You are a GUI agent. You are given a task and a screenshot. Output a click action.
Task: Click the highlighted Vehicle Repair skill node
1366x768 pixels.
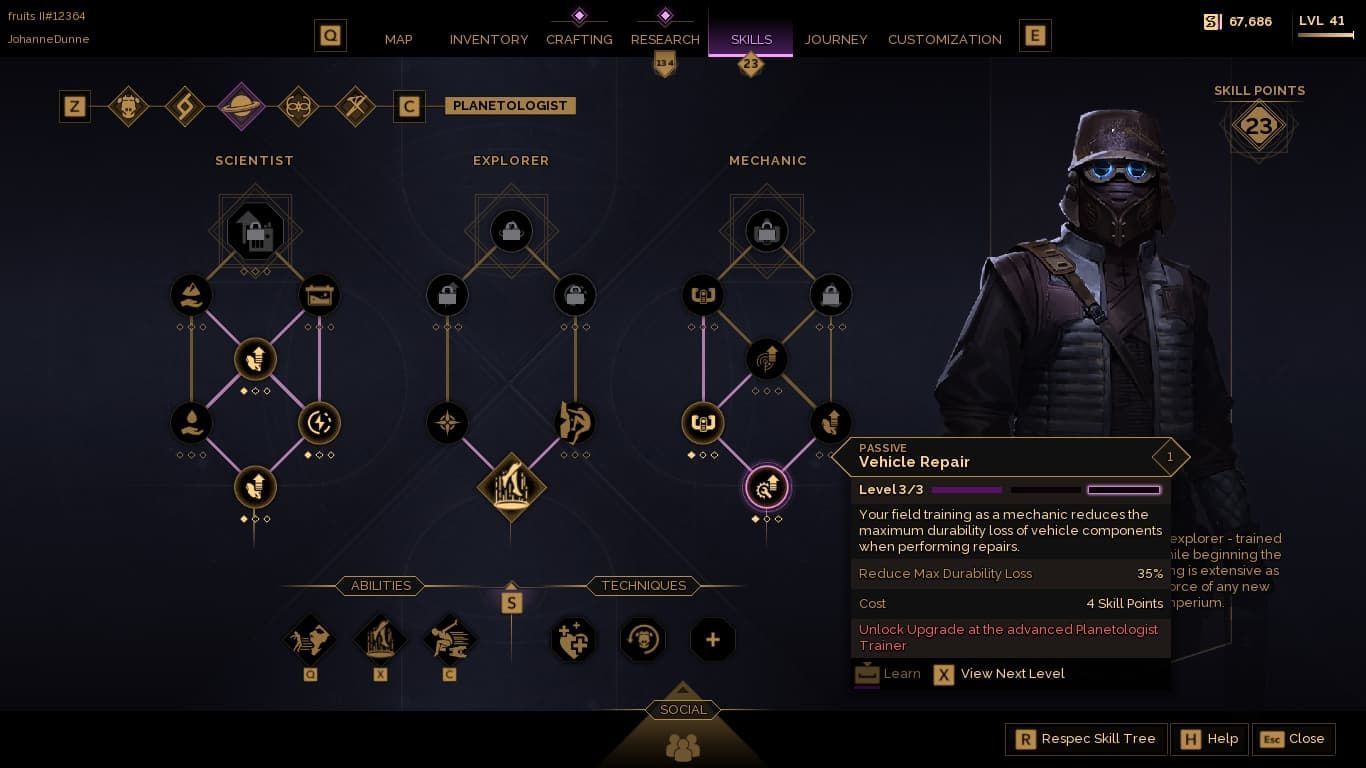(x=767, y=488)
